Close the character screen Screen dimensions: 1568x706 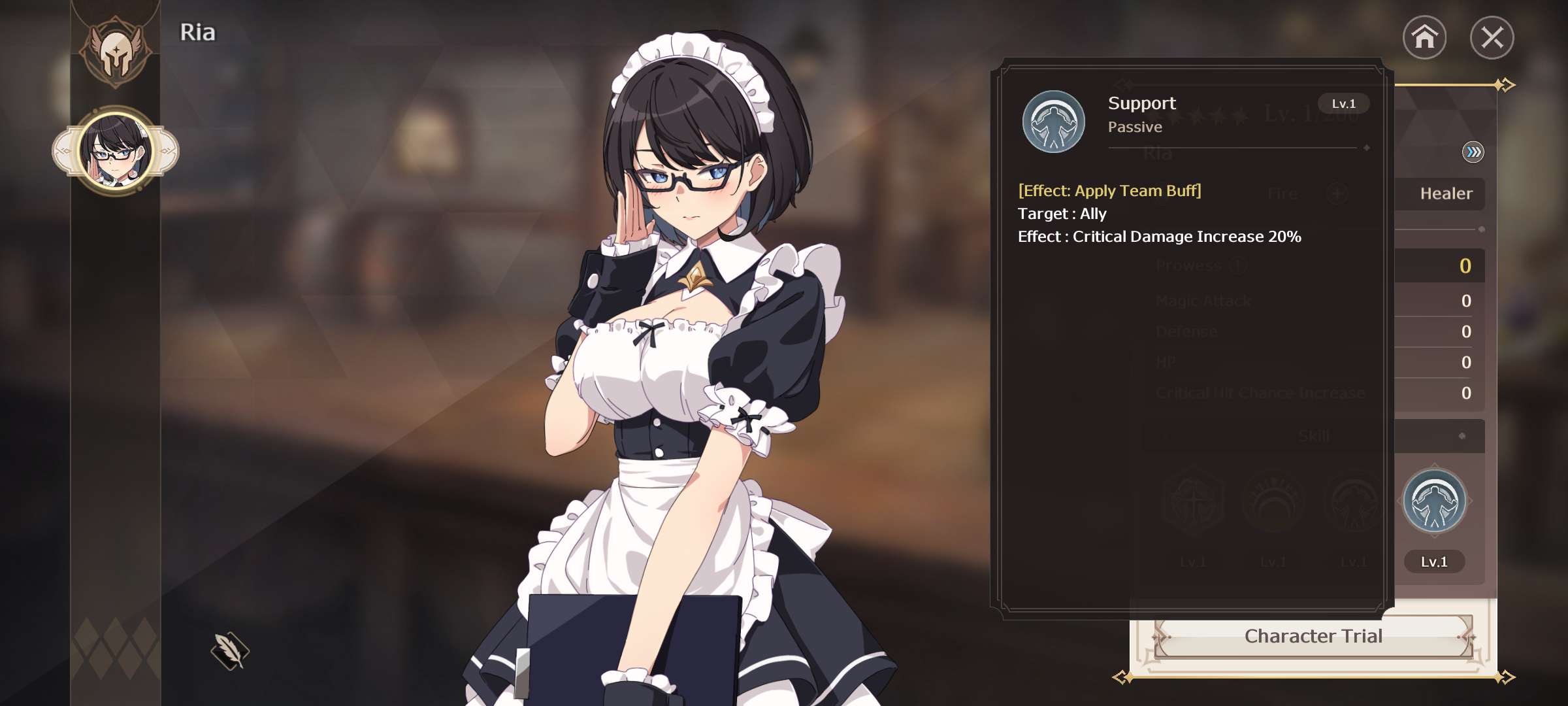1492,37
